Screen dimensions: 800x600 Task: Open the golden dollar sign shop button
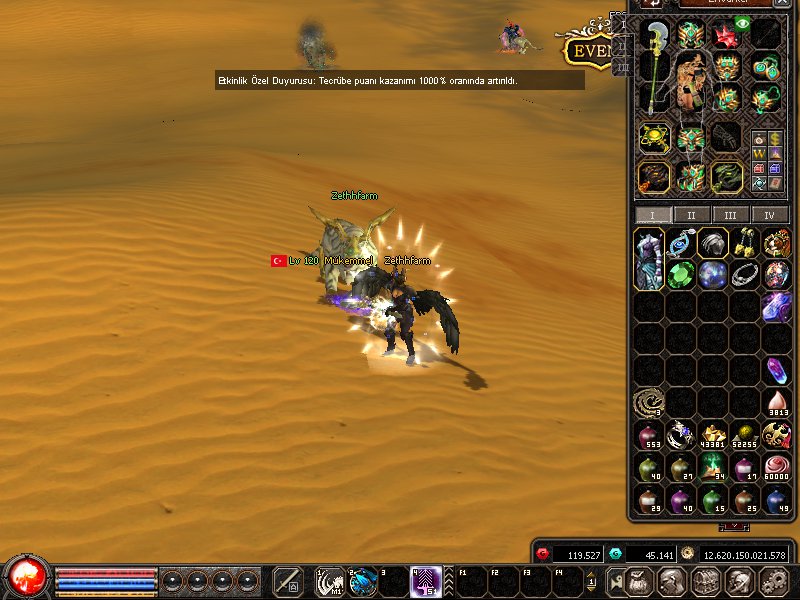pos(776,138)
